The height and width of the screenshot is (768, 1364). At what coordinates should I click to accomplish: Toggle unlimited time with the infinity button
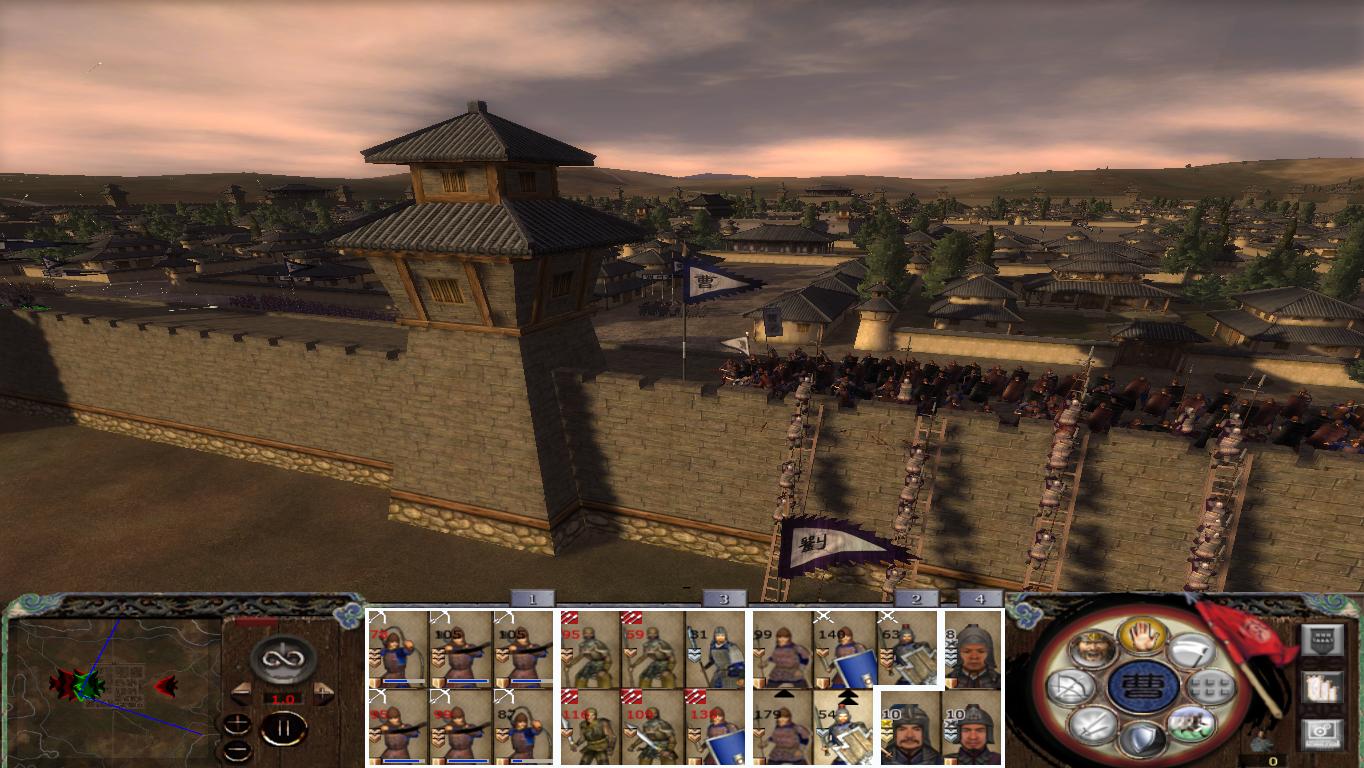pos(281,659)
